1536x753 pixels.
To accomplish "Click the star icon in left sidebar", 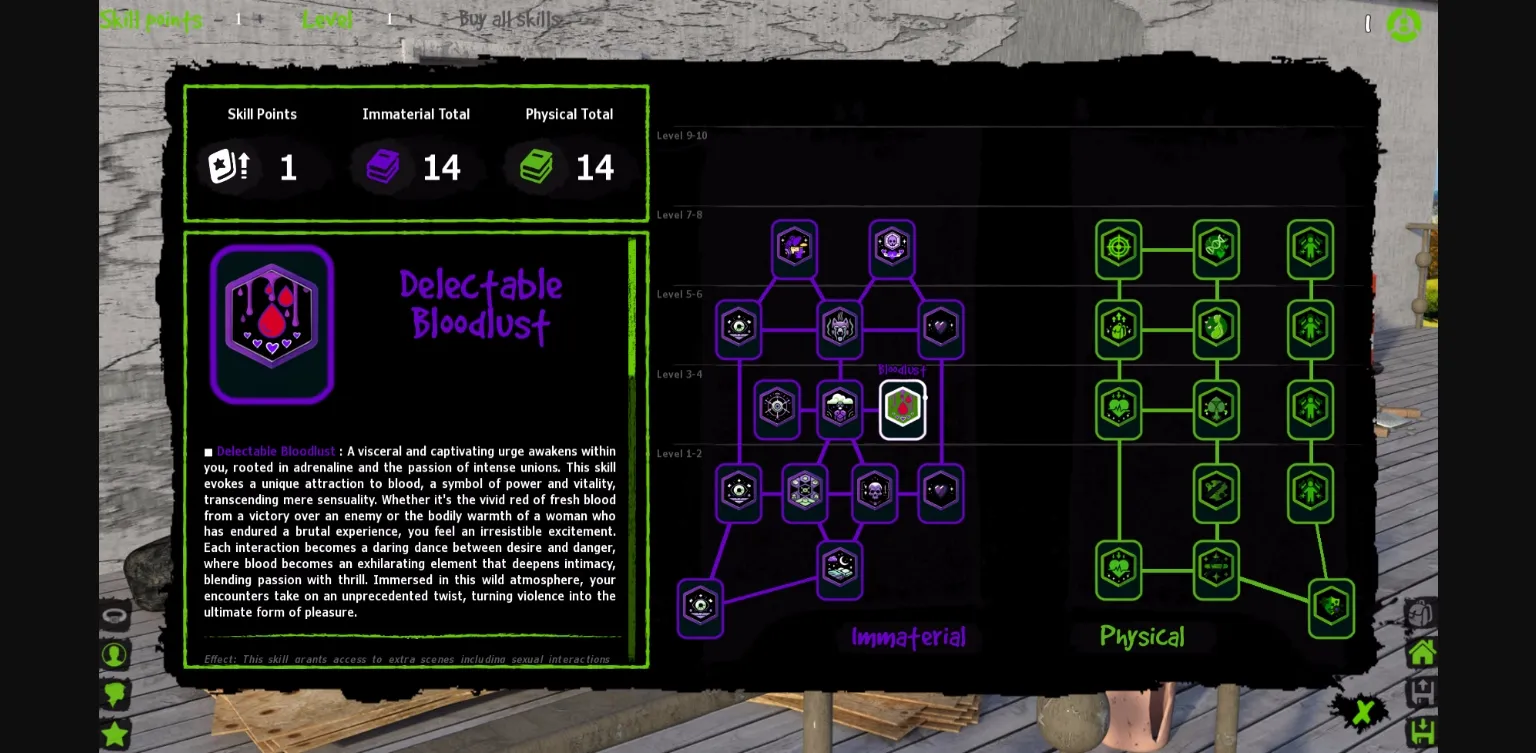I will tap(115, 734).
